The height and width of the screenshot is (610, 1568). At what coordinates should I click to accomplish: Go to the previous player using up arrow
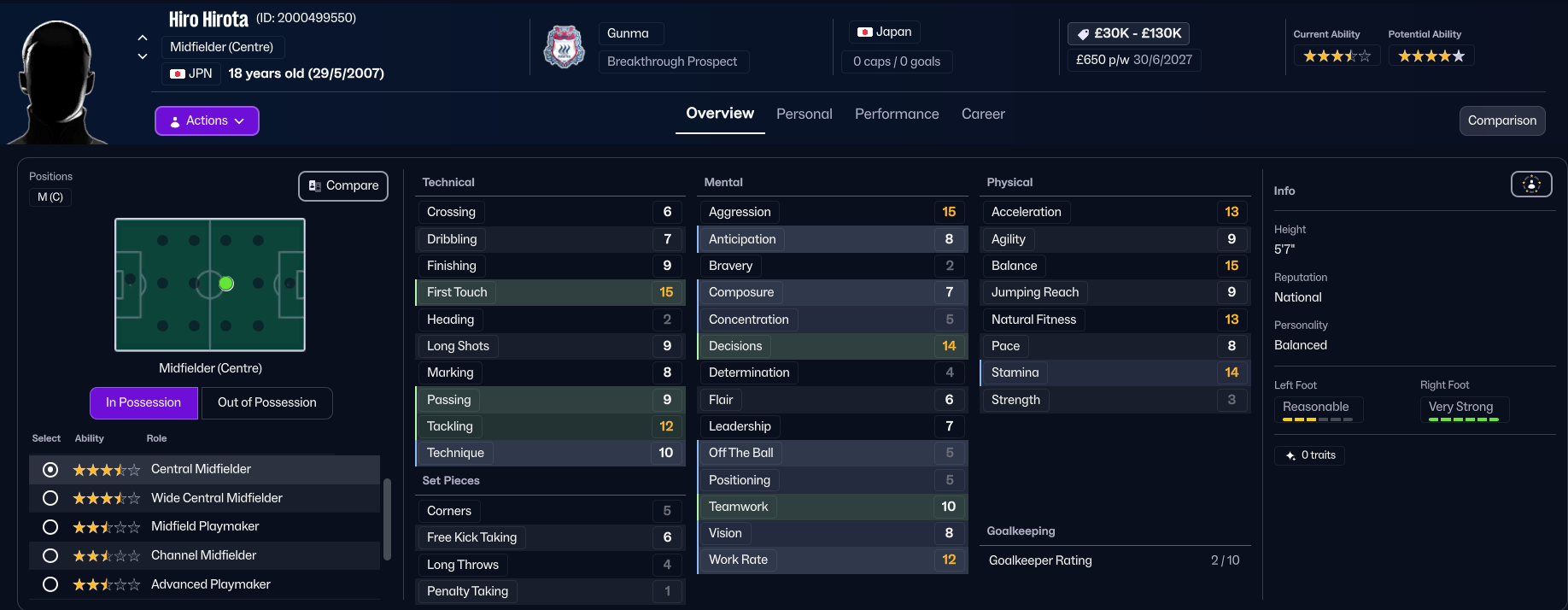(x=143, y=38)
